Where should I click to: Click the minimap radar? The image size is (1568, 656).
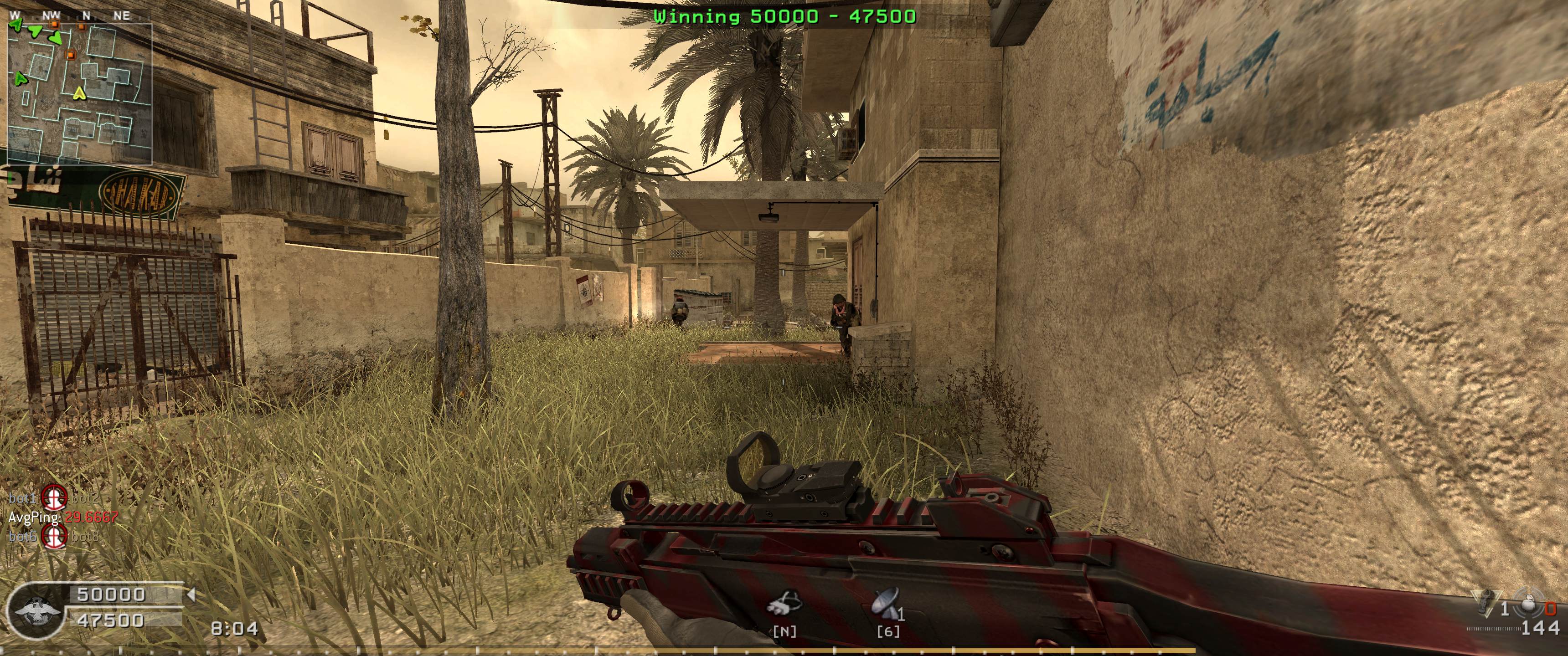79,94
